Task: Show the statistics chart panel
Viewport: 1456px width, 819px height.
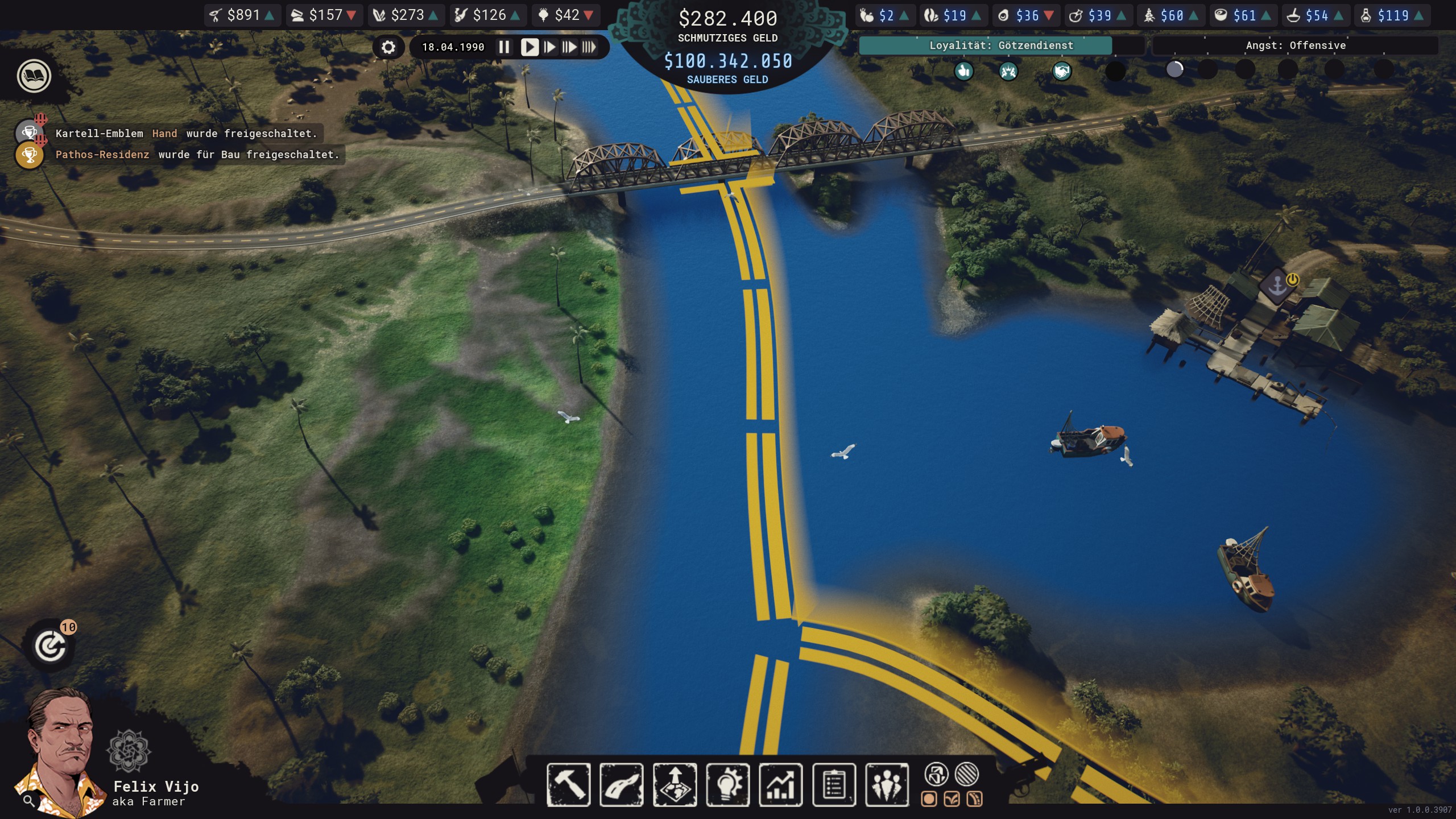Action: pos(781,785)
